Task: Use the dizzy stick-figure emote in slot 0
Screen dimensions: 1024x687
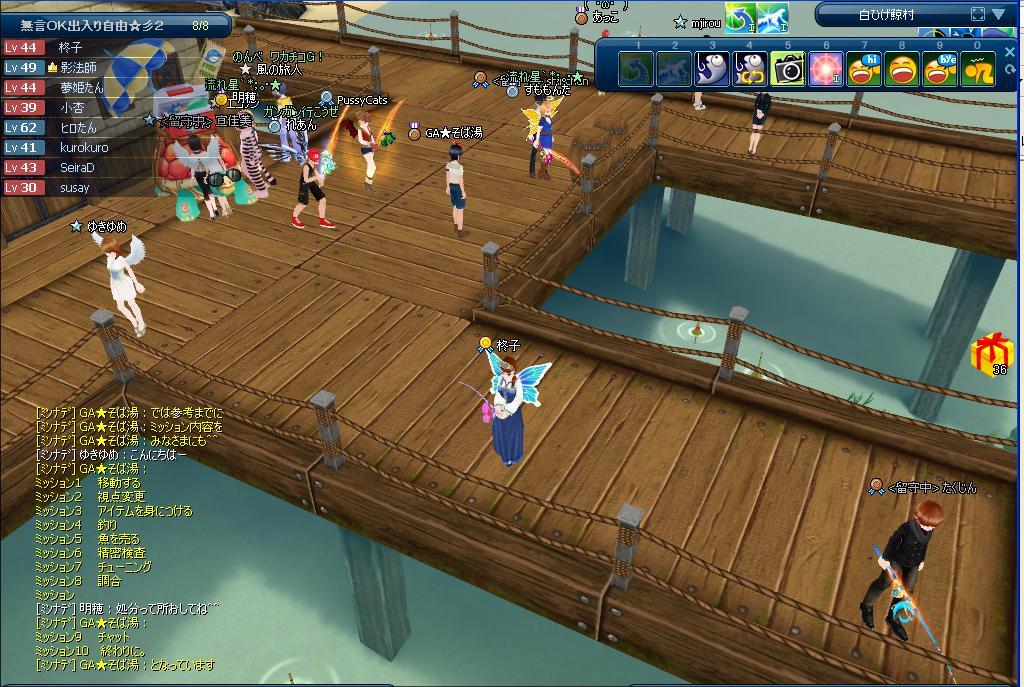Action: coord(978,69)
